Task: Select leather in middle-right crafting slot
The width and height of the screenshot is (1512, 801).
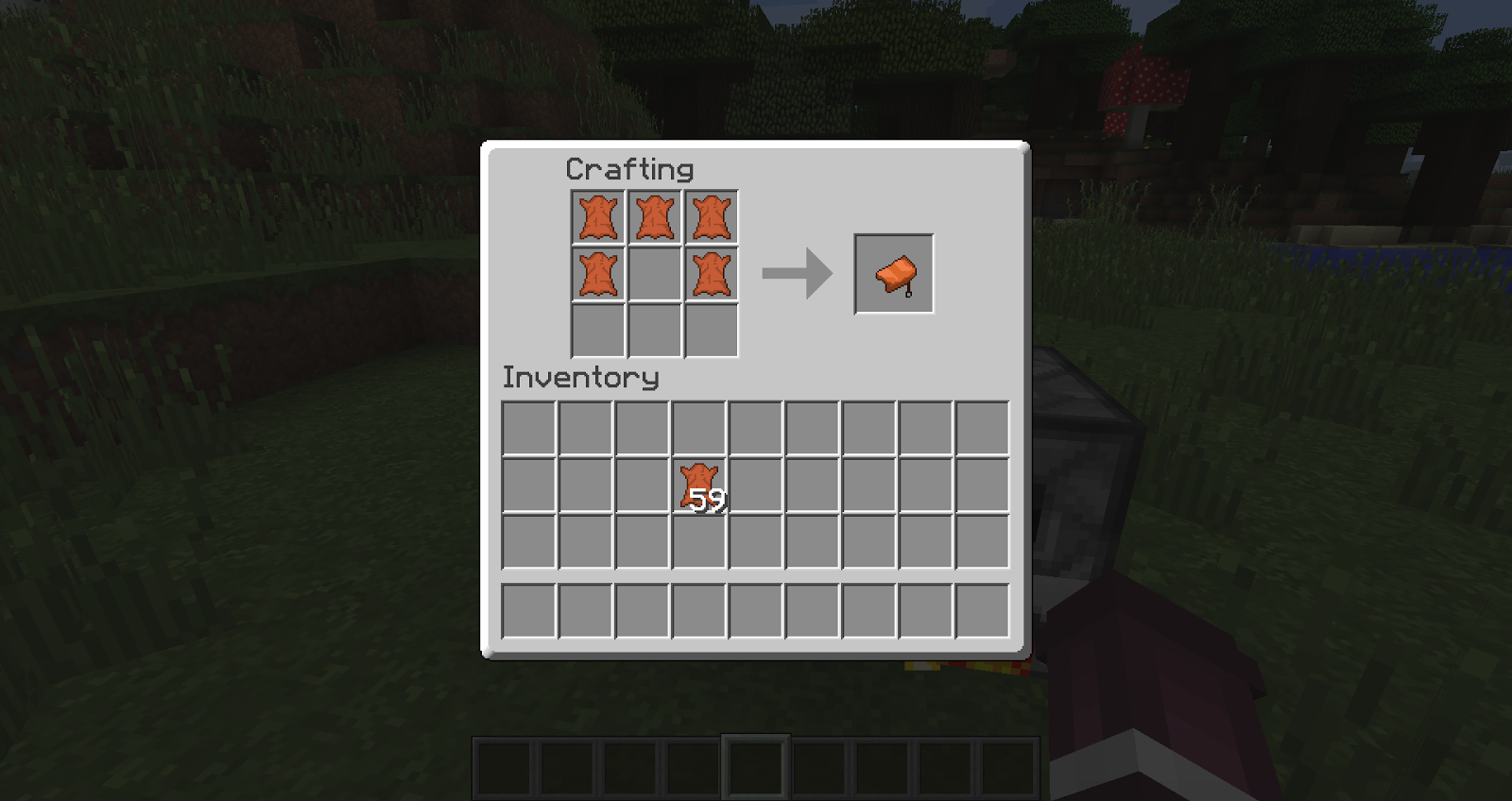Action: pyautogui.click(x=713, y=273)
